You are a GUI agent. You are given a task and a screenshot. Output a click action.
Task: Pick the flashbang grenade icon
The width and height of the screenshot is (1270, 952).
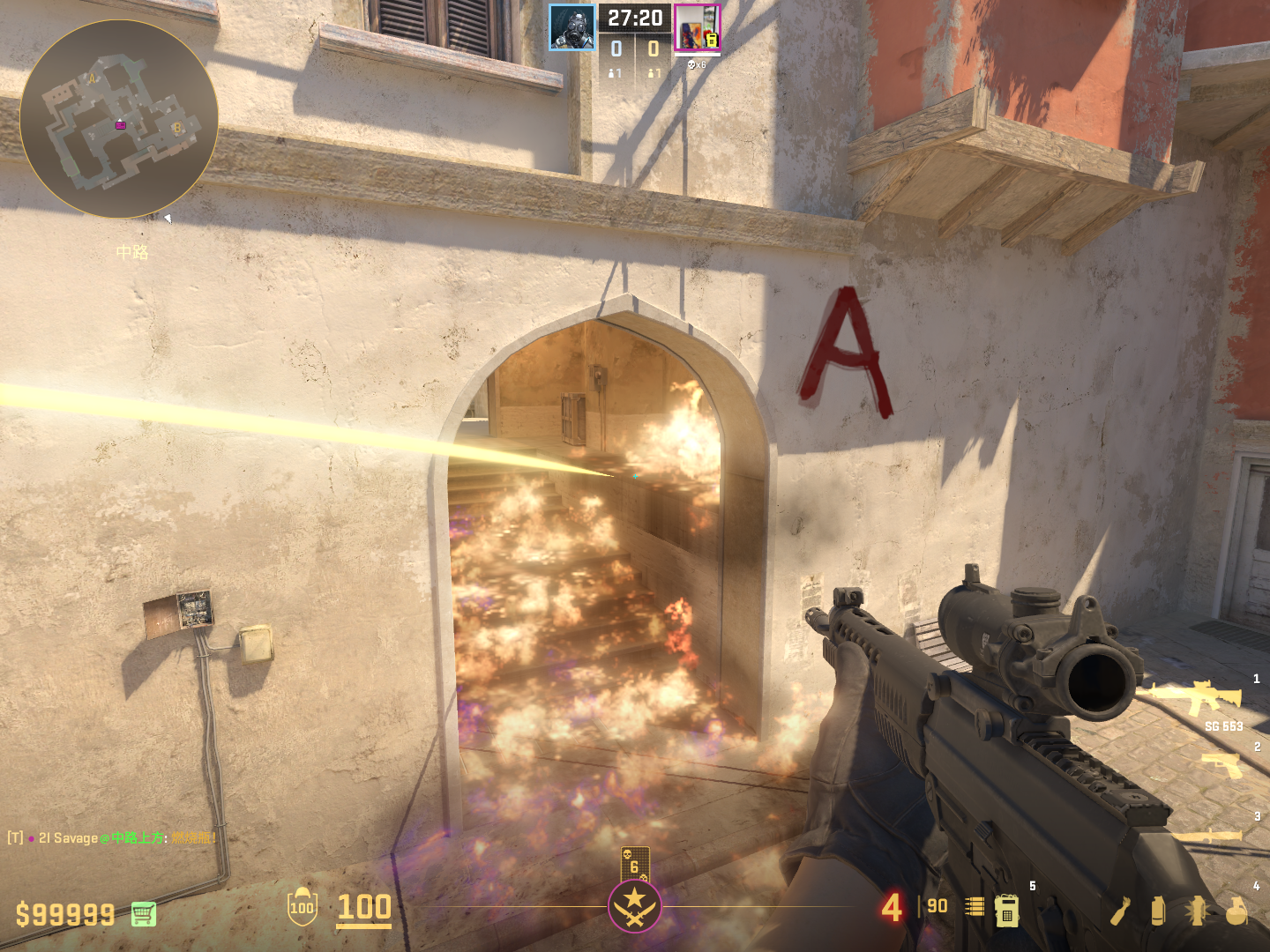click(1197, 911)
